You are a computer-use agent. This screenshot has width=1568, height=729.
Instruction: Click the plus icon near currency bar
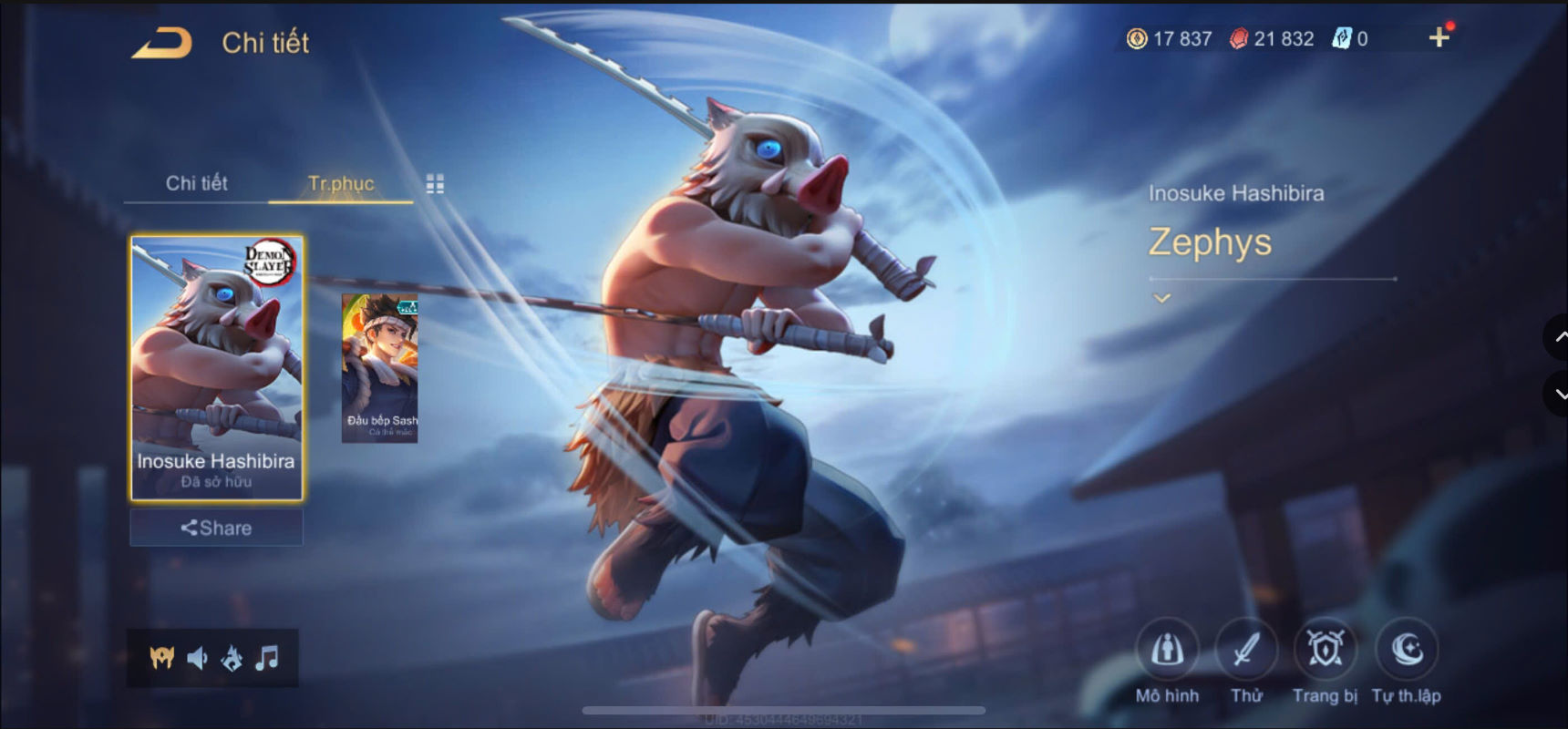click(x=1440, y=36)
